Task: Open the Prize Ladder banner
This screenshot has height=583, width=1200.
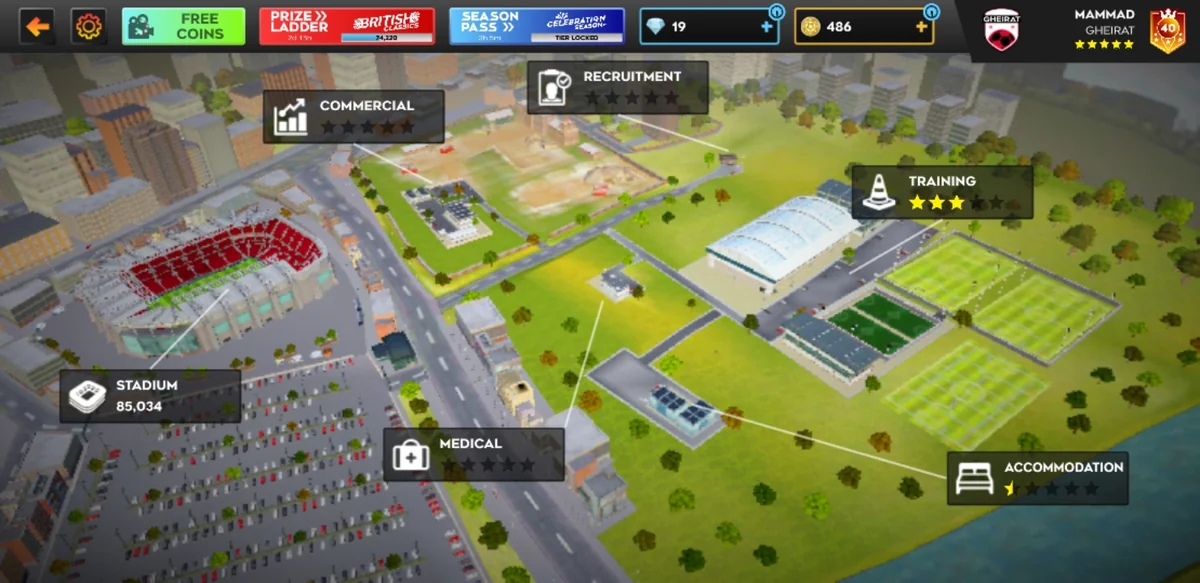Action: point(347,26)
